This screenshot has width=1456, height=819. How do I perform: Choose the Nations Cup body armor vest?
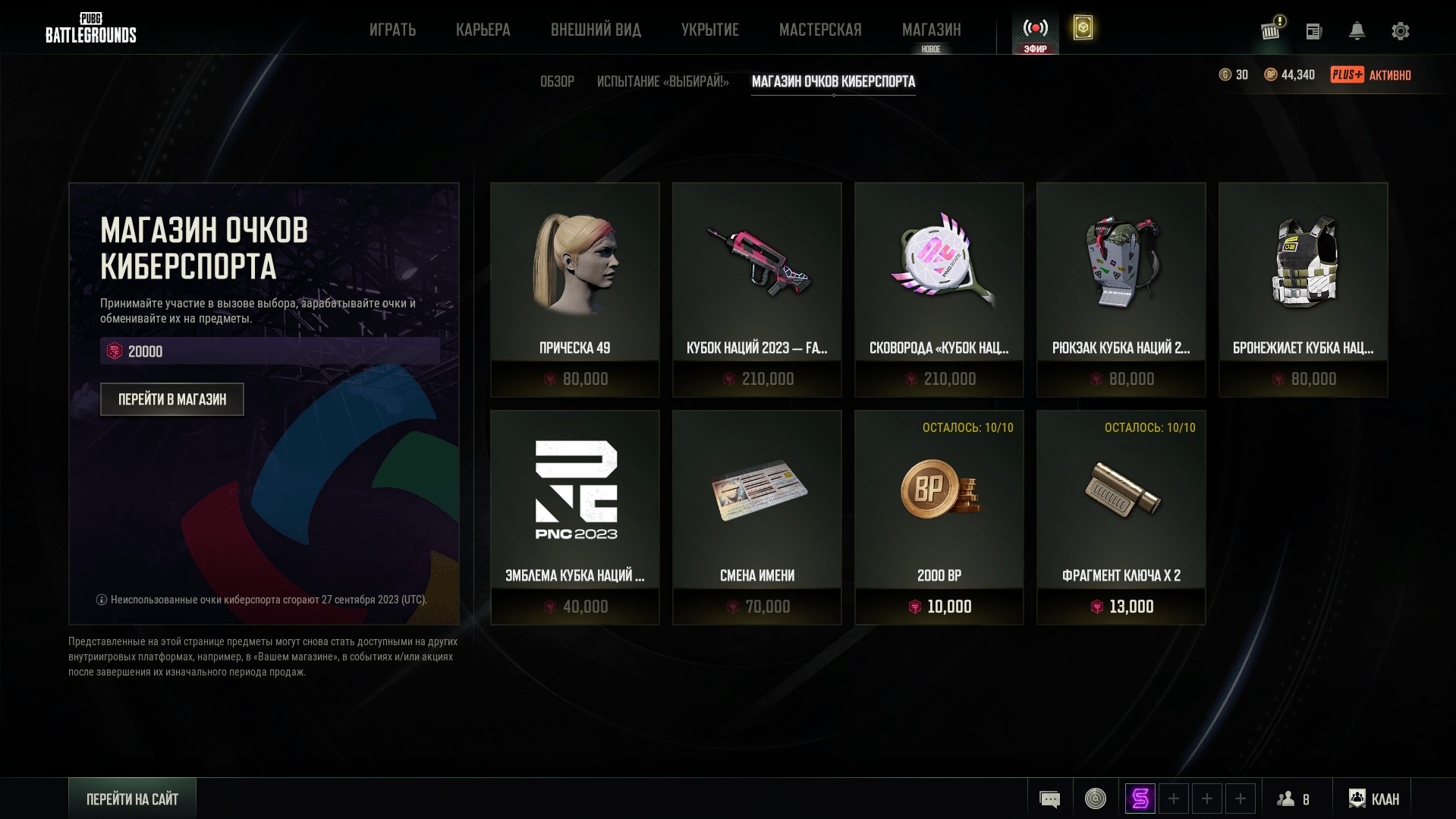(1303, 289)
